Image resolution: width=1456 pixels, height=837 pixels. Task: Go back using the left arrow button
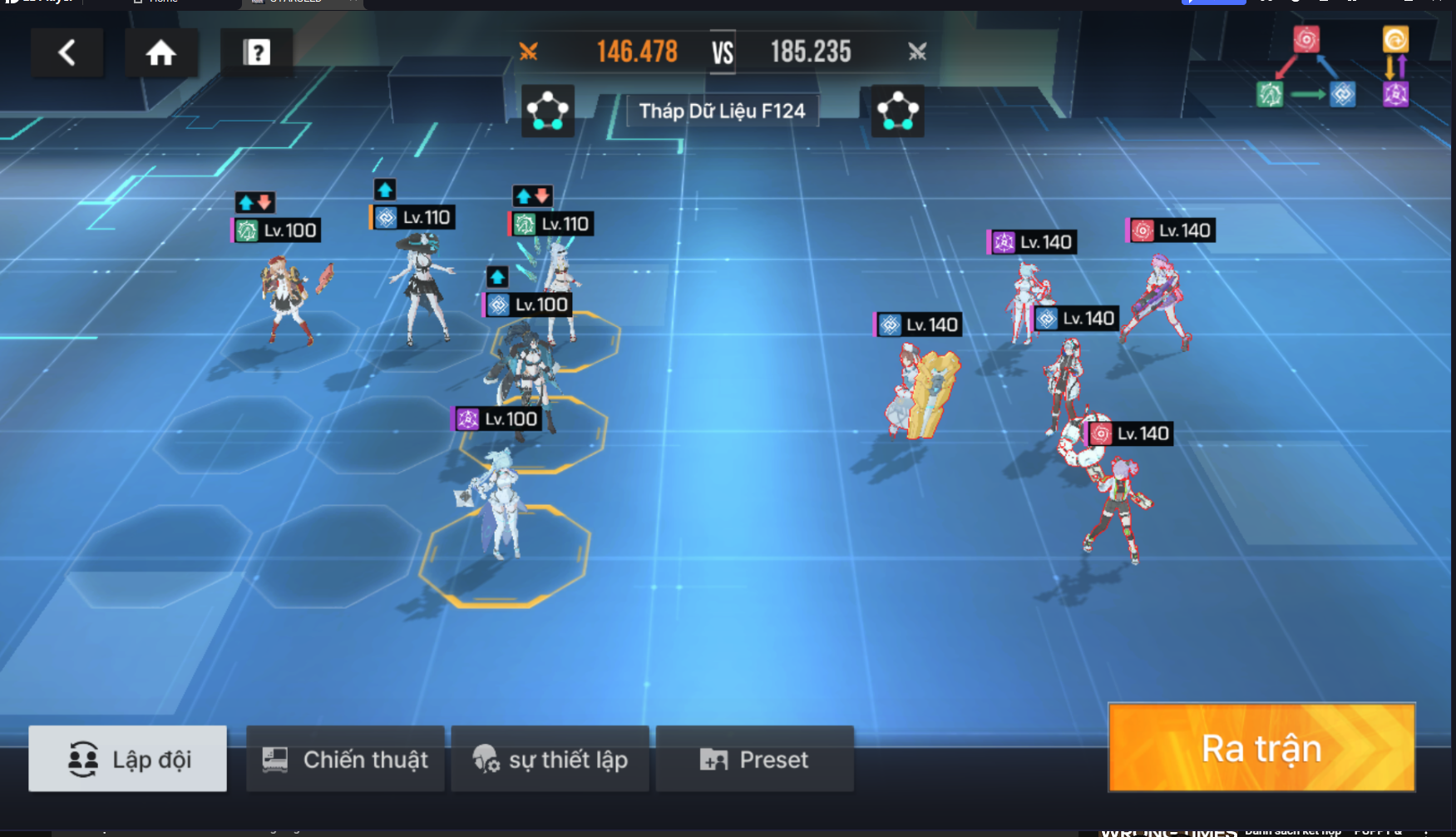tap(67, 53)
